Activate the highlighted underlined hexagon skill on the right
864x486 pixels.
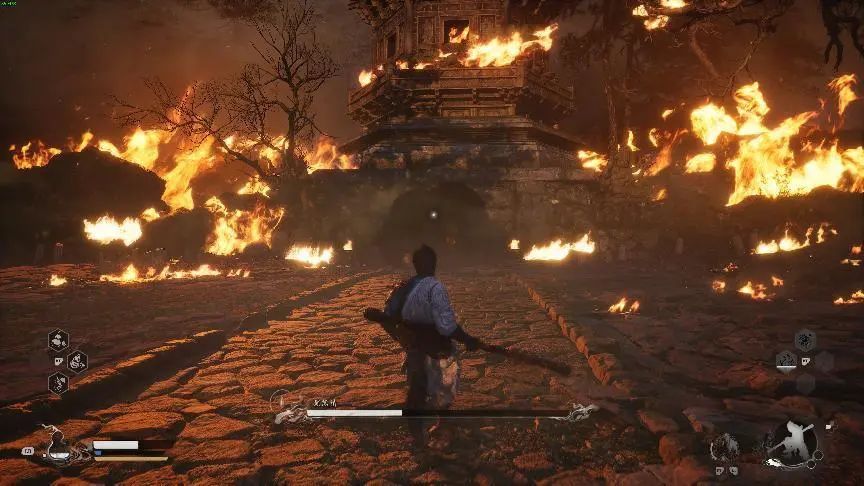coord(787,360)
